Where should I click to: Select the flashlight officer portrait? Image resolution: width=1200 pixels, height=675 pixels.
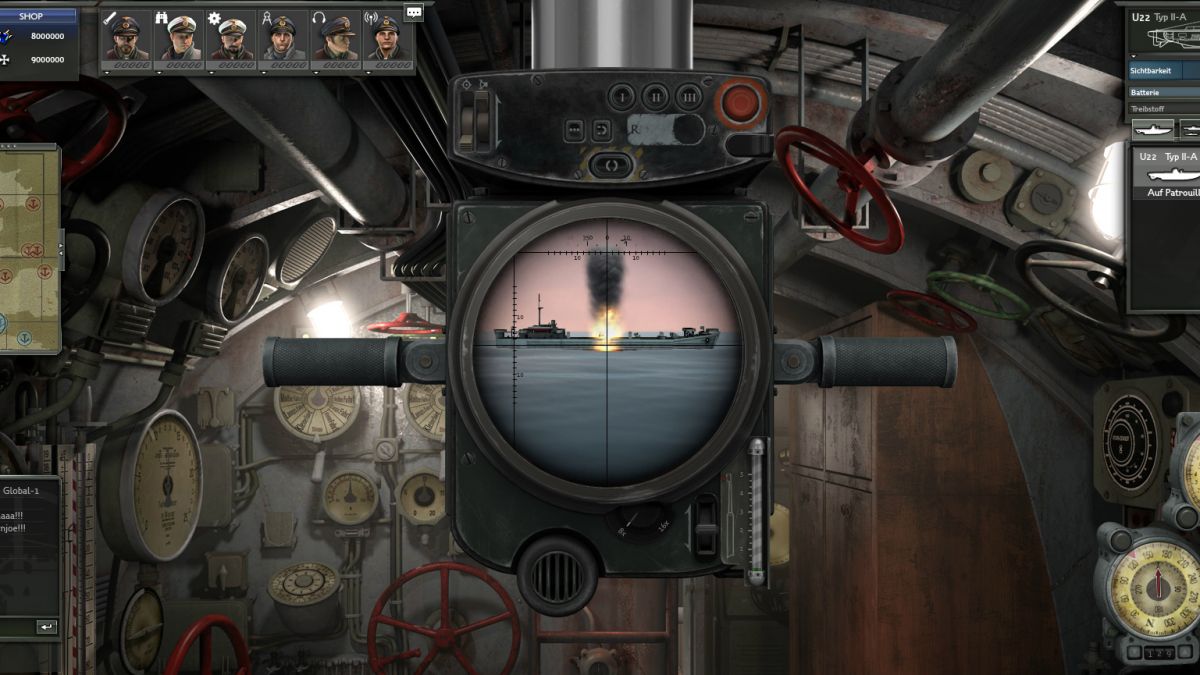point(127,40)
